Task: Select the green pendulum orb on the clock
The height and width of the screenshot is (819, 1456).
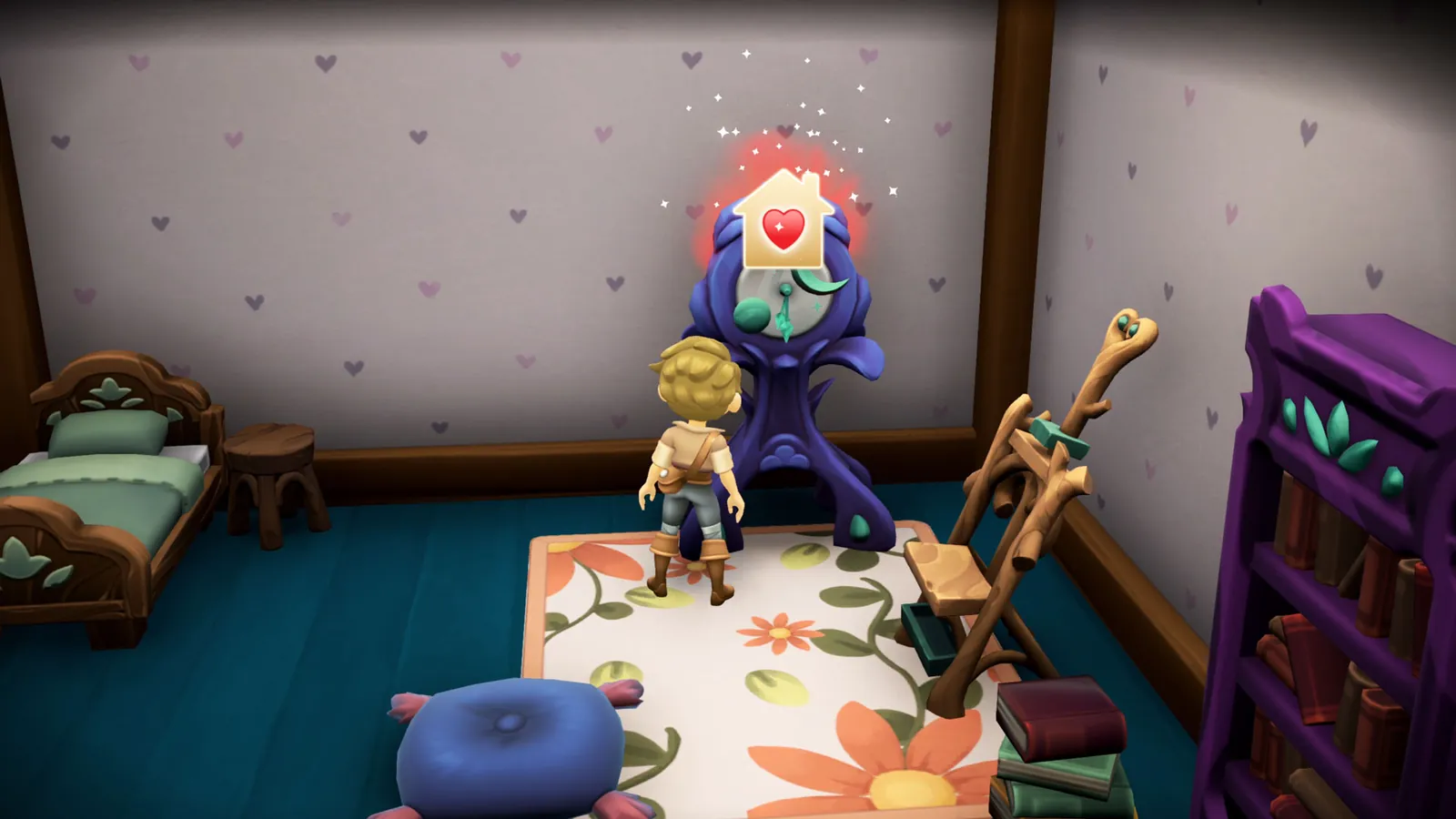Action: pyautogui.click(x=753, y=314)
